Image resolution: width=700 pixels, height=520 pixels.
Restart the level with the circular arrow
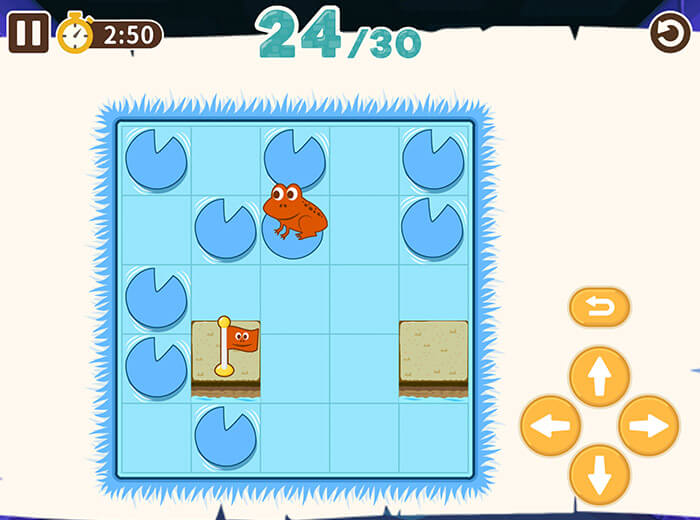click(670, 33)
